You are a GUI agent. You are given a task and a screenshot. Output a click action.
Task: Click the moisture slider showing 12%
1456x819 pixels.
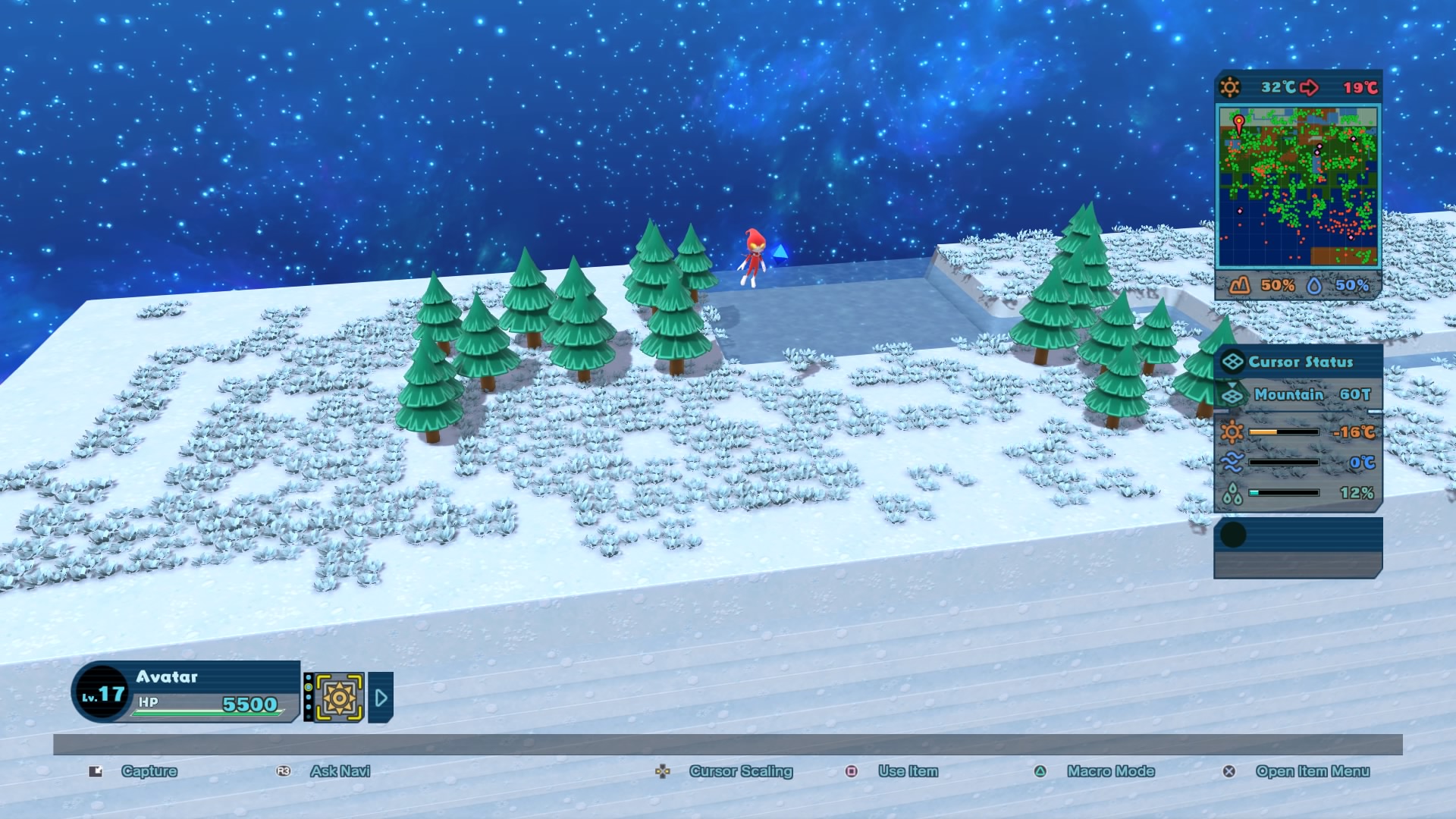tap(1282, 493)
